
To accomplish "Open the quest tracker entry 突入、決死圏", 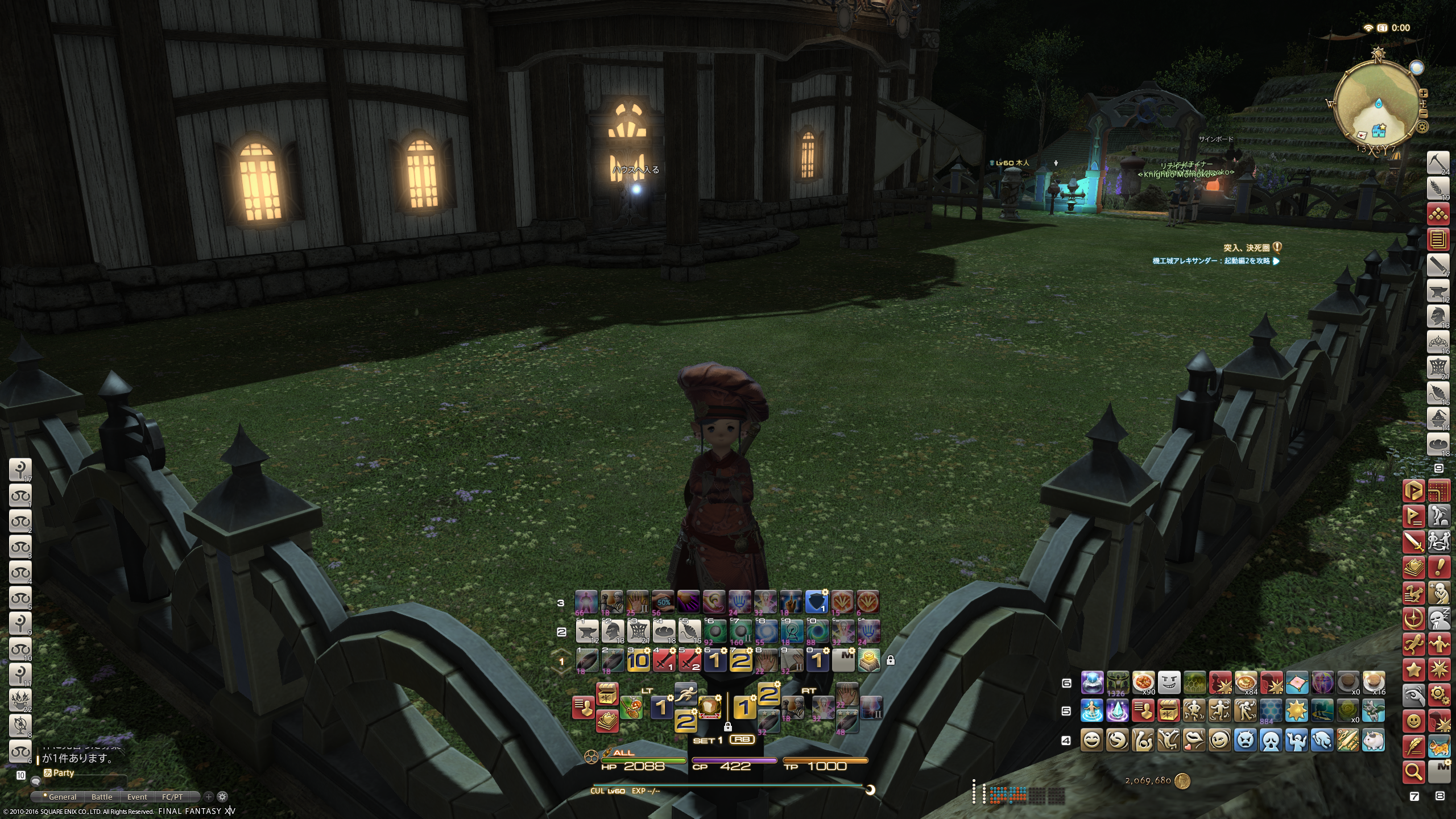I will (x=1246, y=247).
